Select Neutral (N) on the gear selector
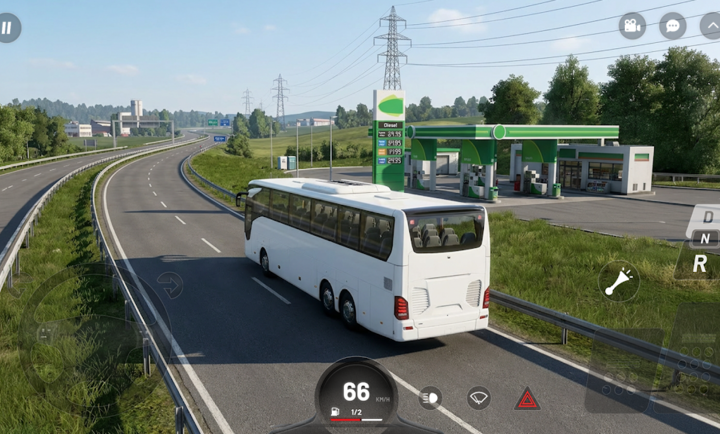The height and width of the screenshot is (434, 720). [x=704, y=238]
